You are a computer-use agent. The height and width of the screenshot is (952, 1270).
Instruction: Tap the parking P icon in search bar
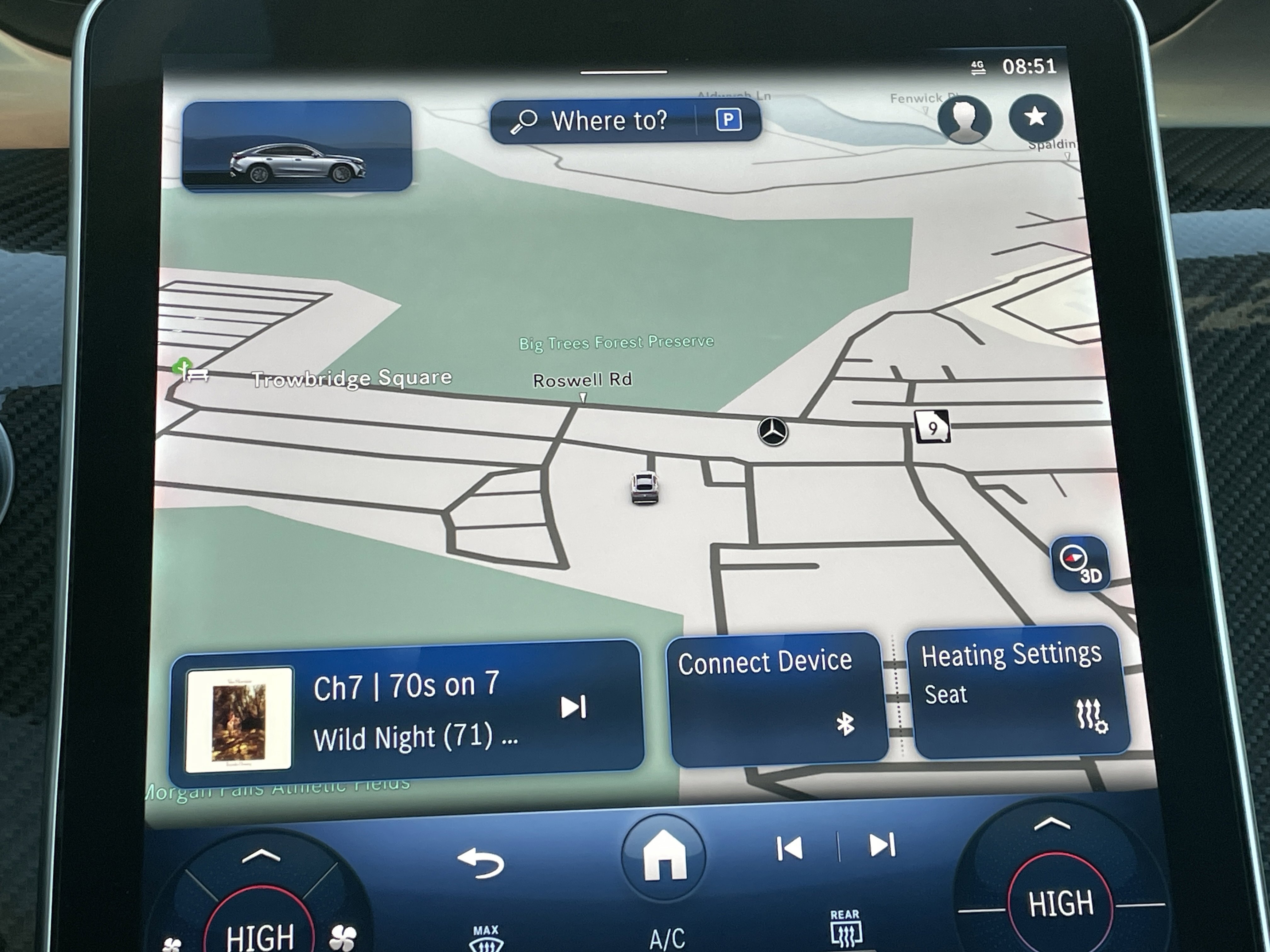tap(728, 120)
